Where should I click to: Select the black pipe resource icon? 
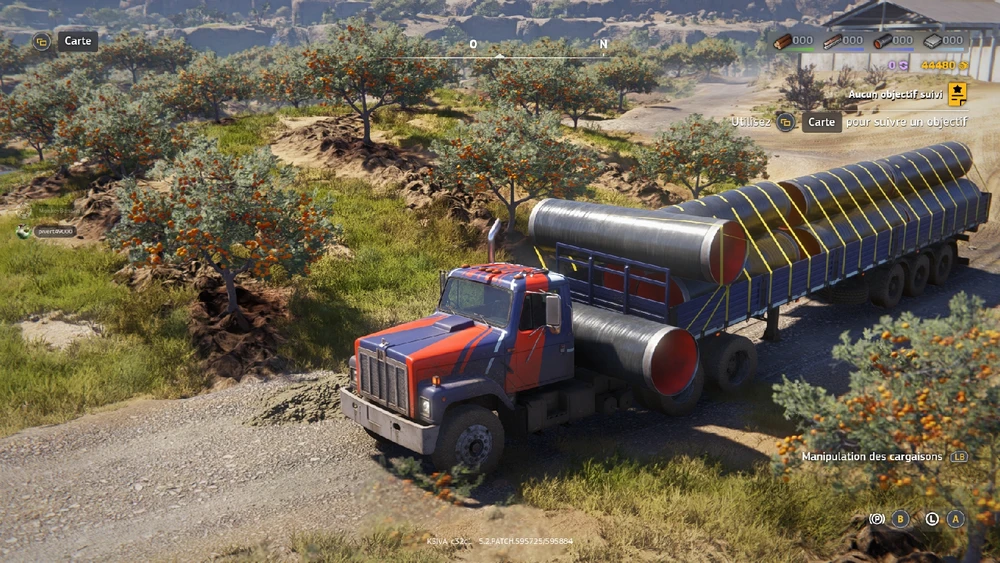pos(882,41)
